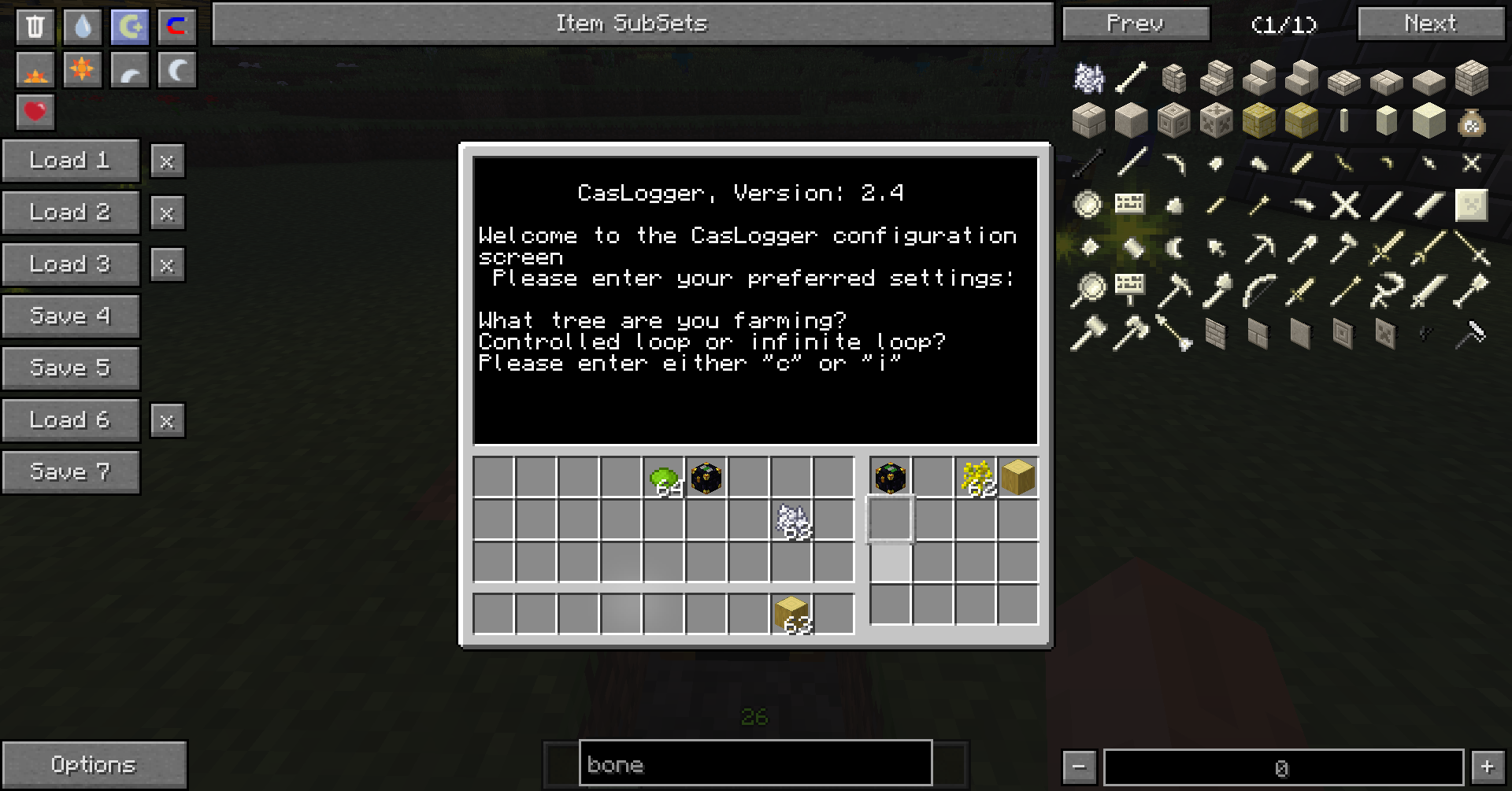The image size is (1512, 791).
Task: Toggle the magnet mode icon
Action: coord(177,26)
